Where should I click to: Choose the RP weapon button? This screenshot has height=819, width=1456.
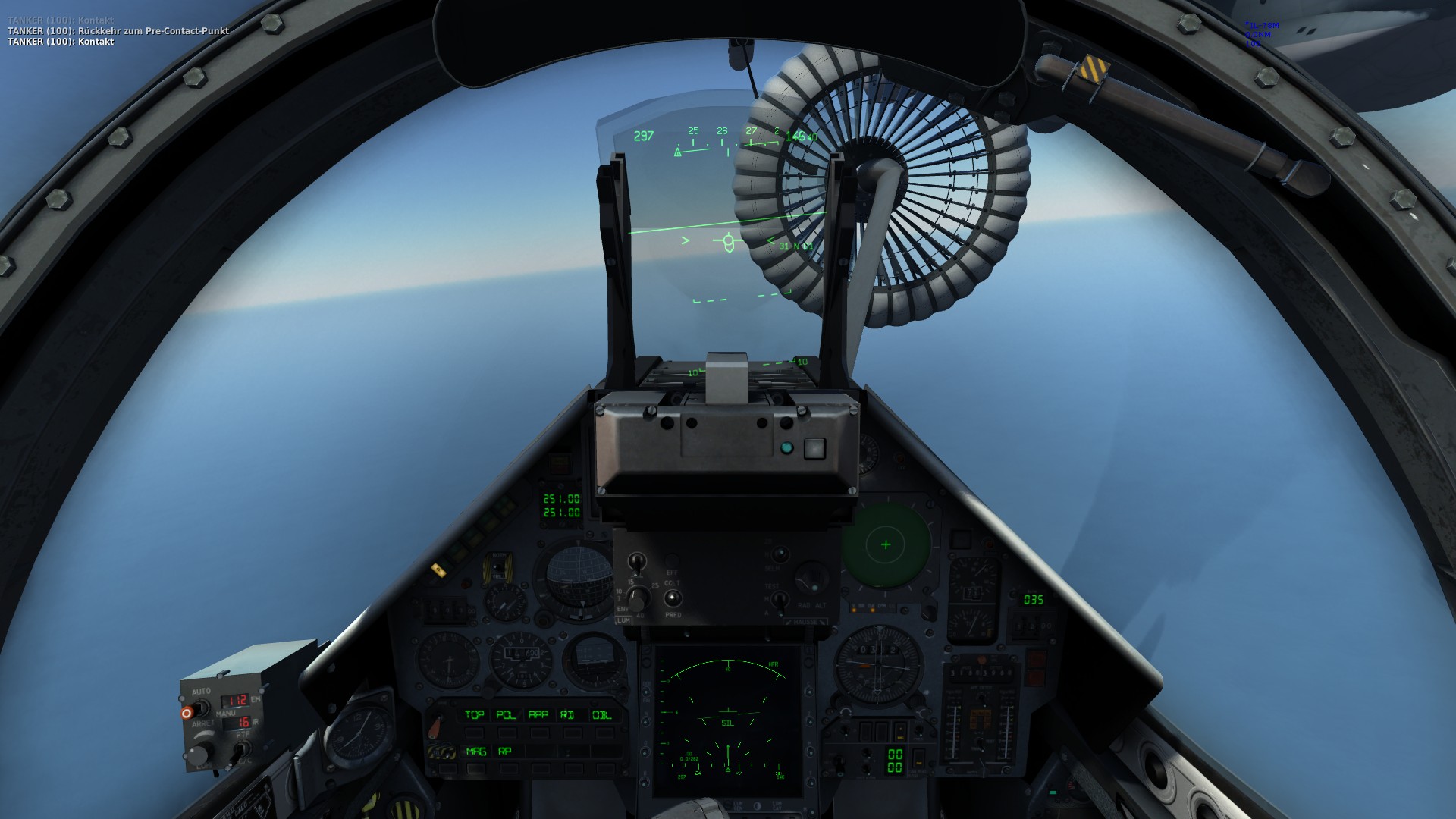click(505, 752)
